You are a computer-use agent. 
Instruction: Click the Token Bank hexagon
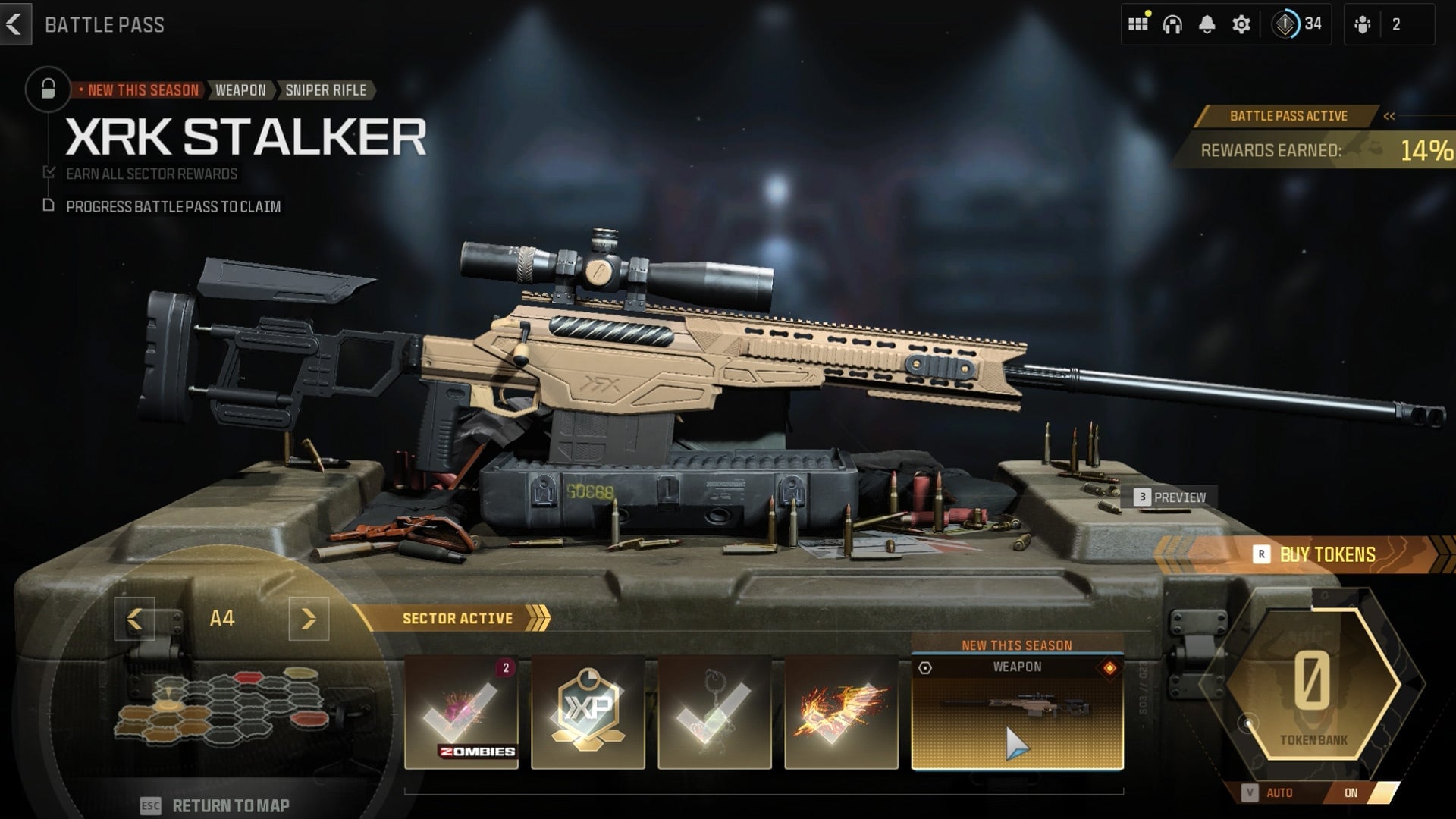coord(1313,685)
